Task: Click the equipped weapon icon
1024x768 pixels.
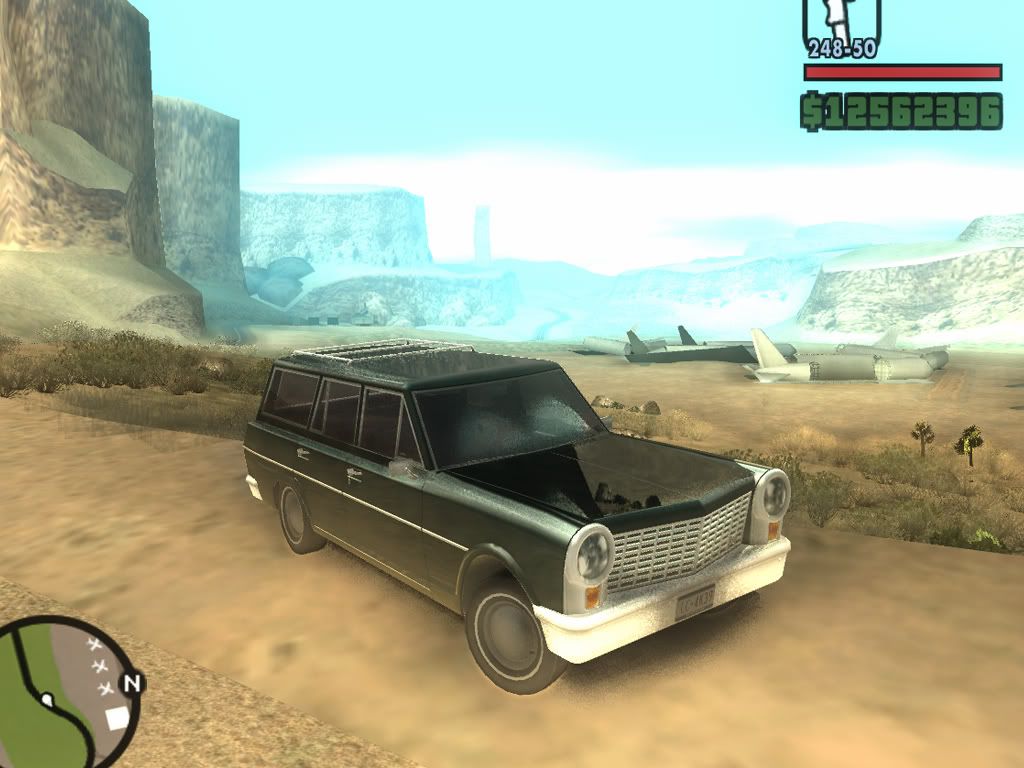Action: 841,22
